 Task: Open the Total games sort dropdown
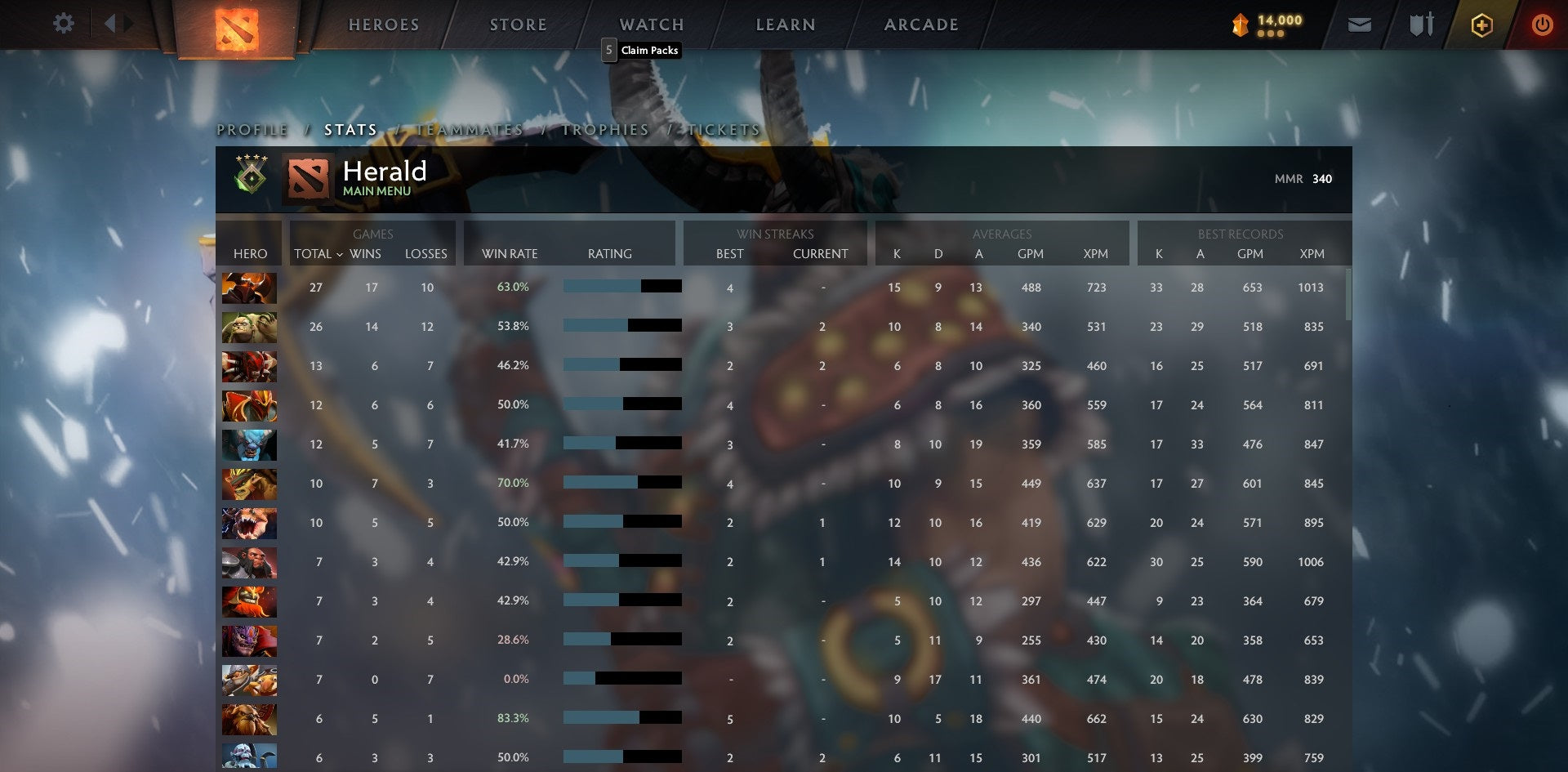[x=320, y=254]
